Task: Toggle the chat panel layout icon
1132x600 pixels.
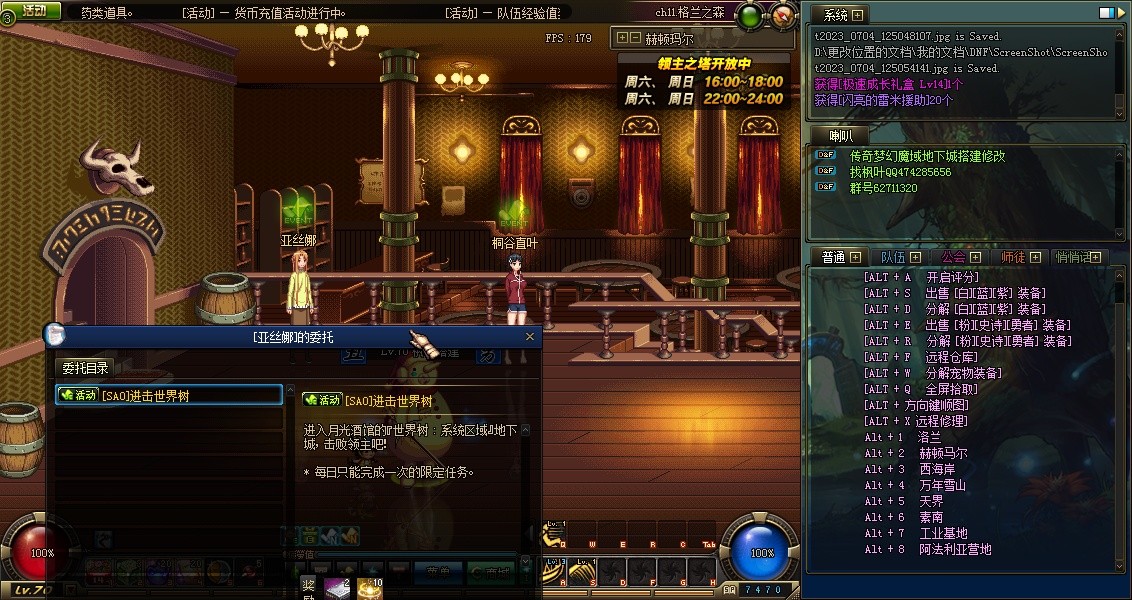Action: (1105, 13)
